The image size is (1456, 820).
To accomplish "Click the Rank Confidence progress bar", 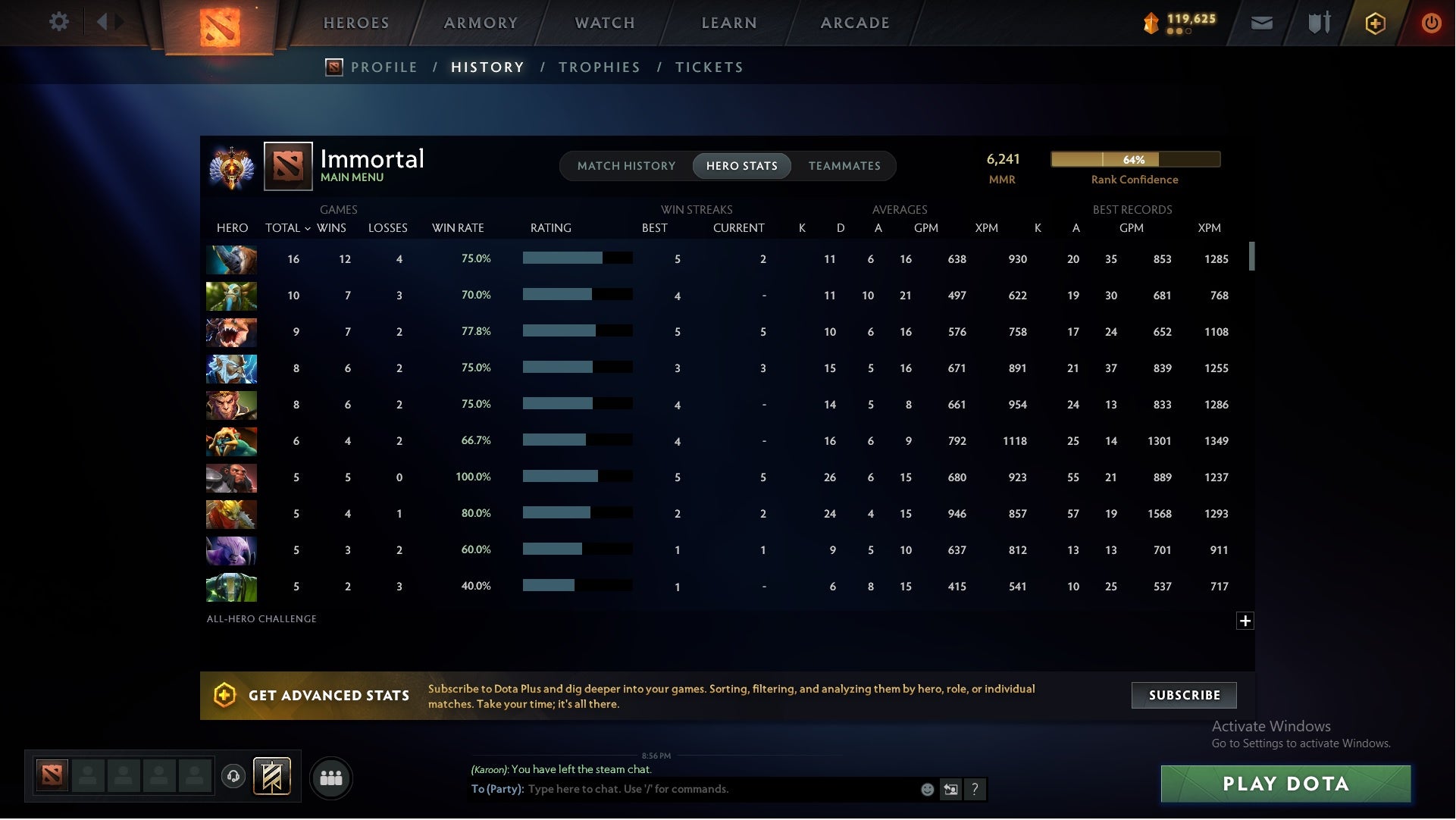I will coord(1135,160).
